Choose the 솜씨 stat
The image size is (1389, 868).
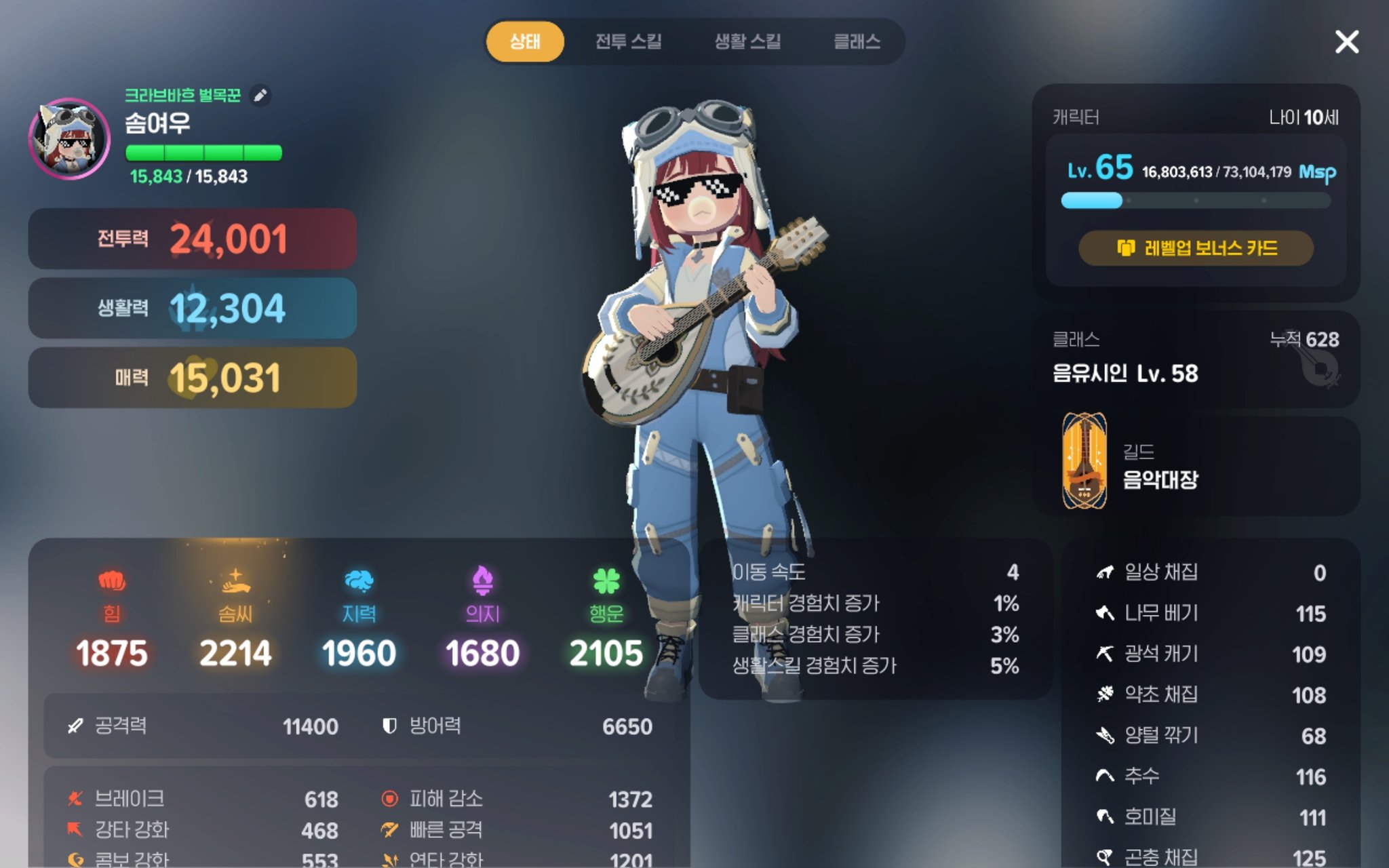235,617
